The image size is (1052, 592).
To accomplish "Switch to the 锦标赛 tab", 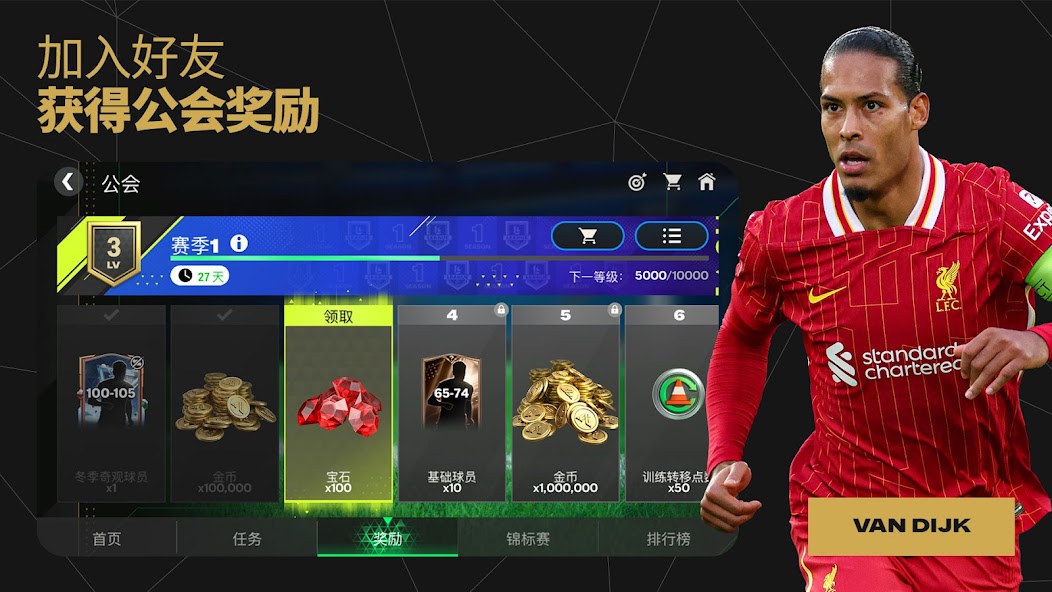I will (528, 539).
